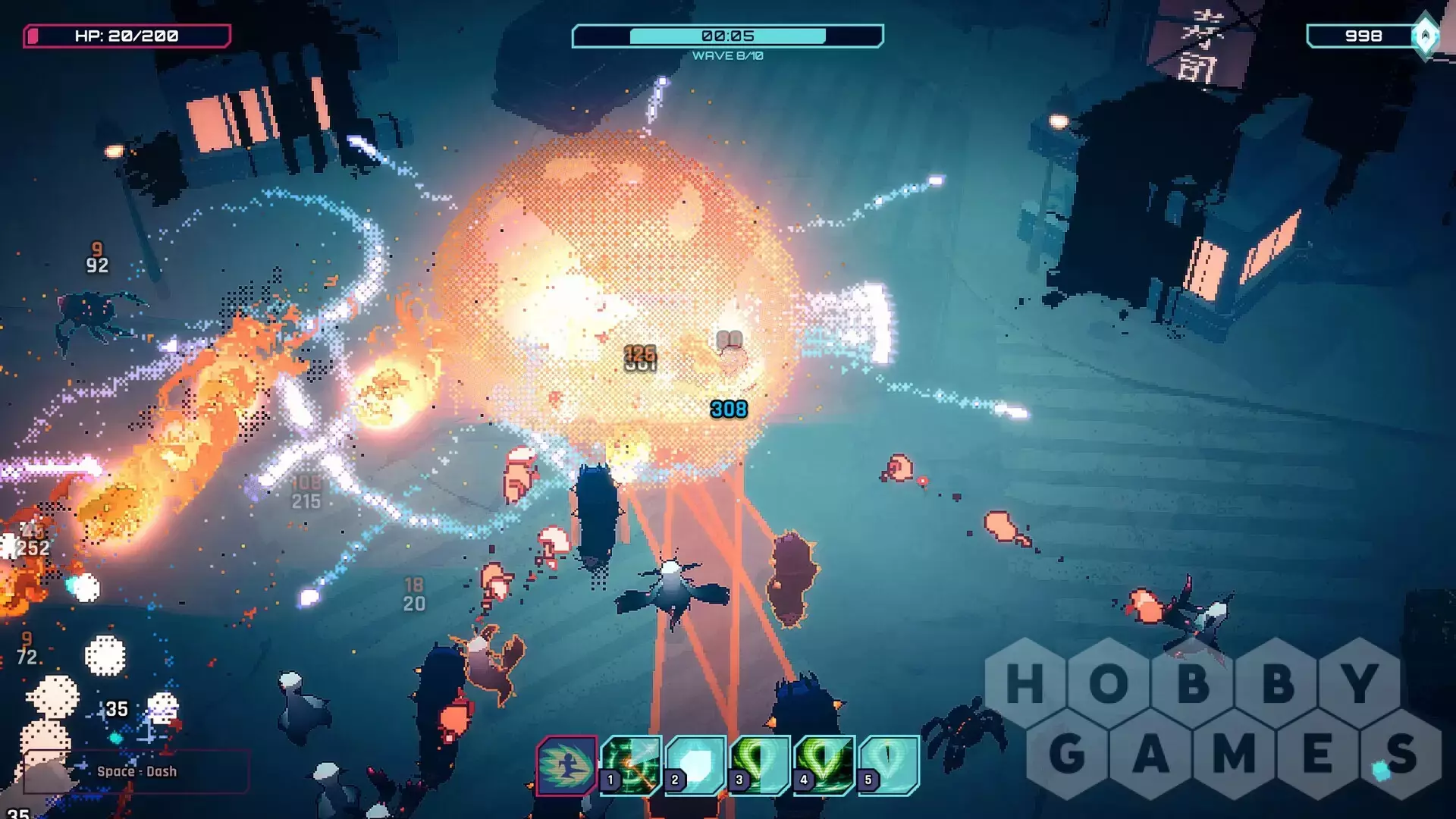The width and height of the screenshot is (1456, 819).
Task: Activate the dash ability icon
Action: pyautogui.click(x=566, y=765)
